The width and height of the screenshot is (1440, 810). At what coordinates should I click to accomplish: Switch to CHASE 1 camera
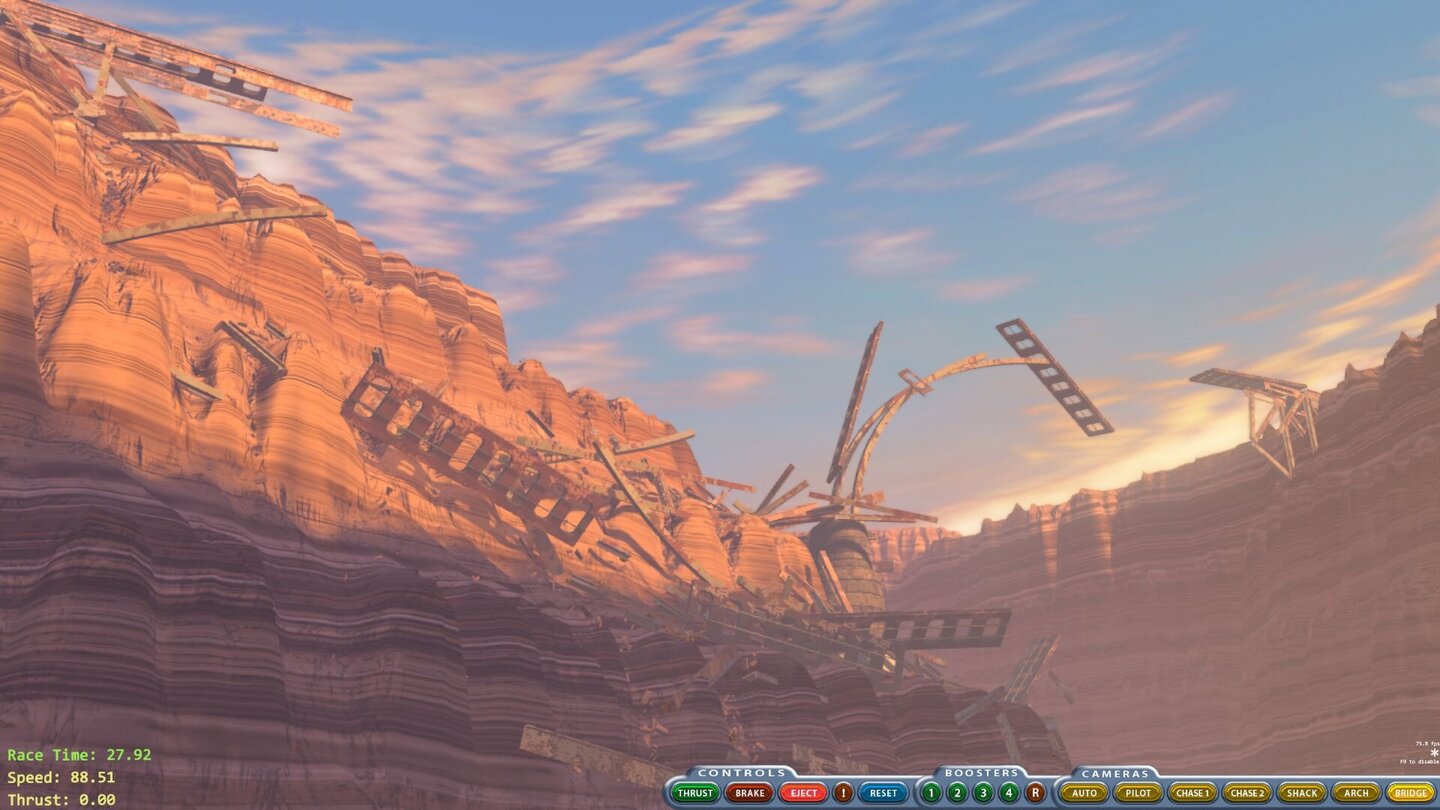(1192, 792)
